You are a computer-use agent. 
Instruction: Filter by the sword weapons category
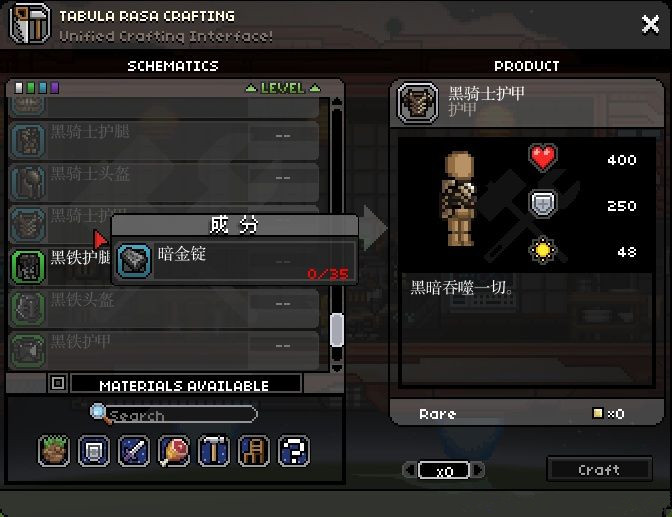click(x=134, y=451)
